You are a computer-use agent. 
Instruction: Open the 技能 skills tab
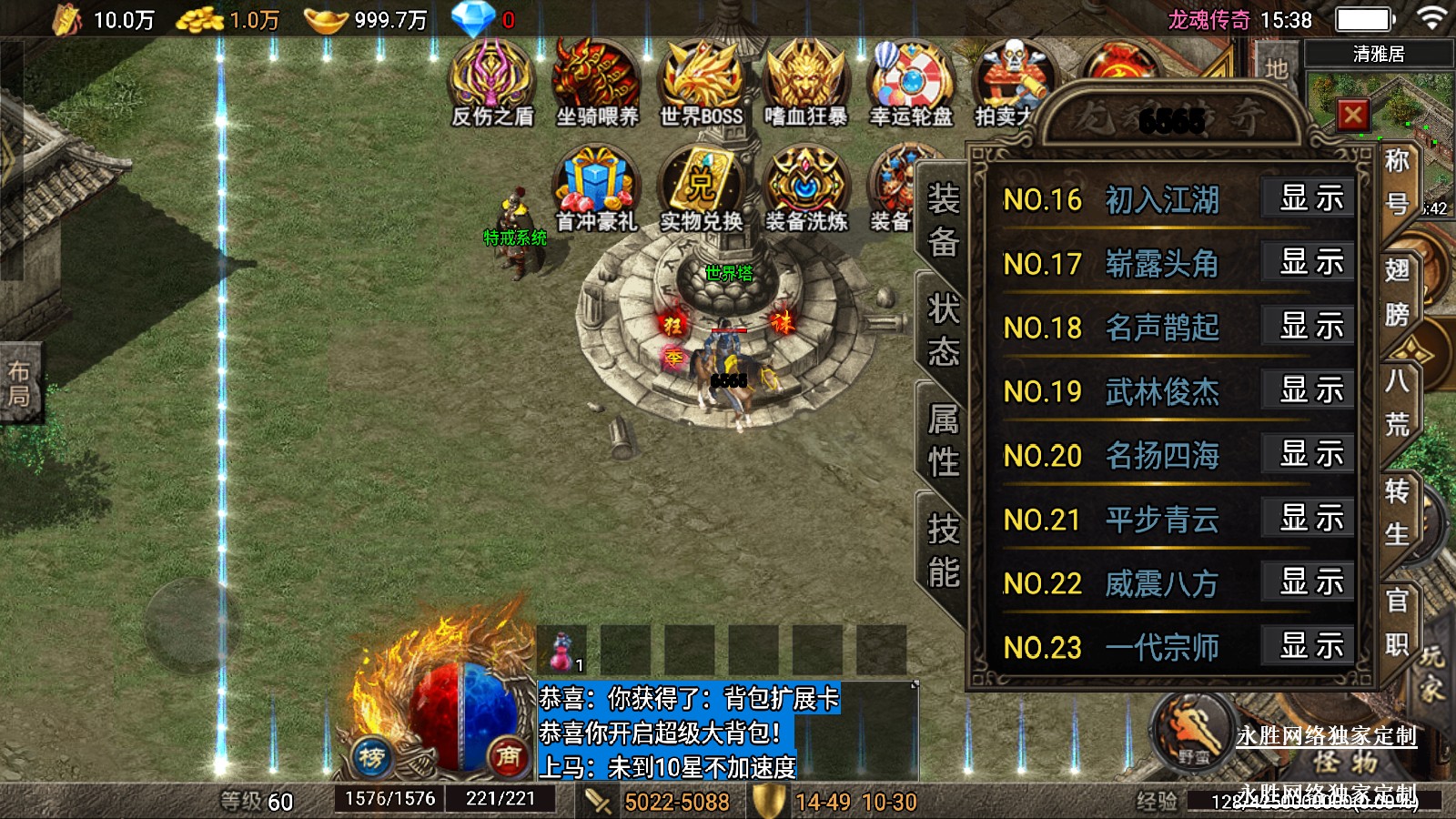[x=943, y=551]
